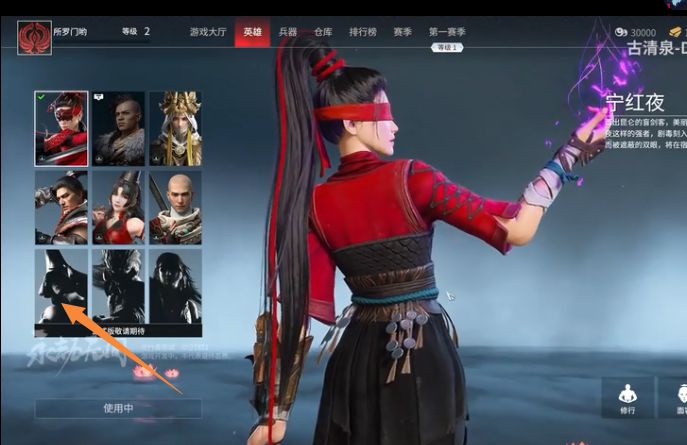Click the locked long-haired silhouette hero tile

[x=176, y=286]
